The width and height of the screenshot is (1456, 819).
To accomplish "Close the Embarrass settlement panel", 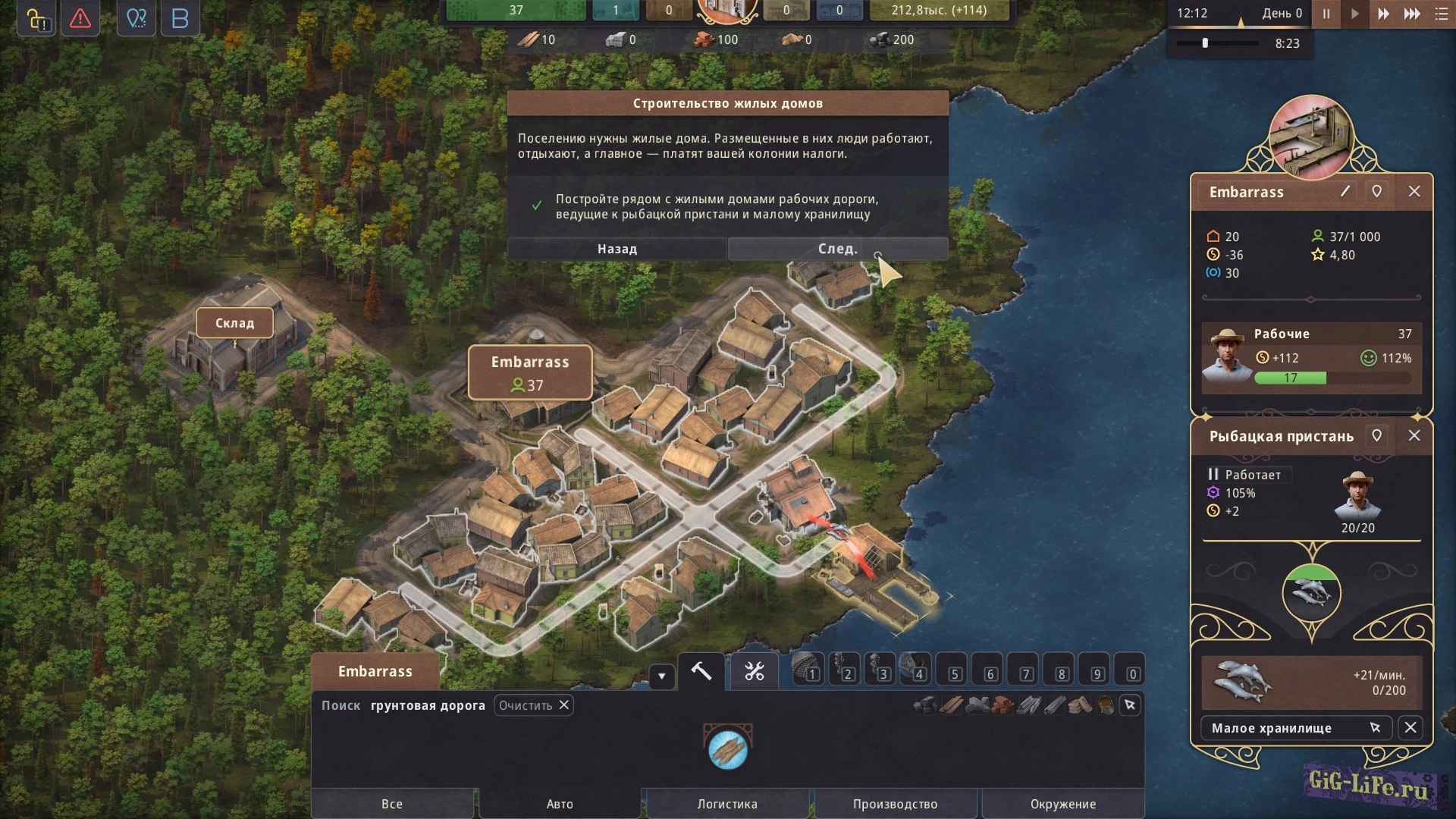I will coord(1414,192).
